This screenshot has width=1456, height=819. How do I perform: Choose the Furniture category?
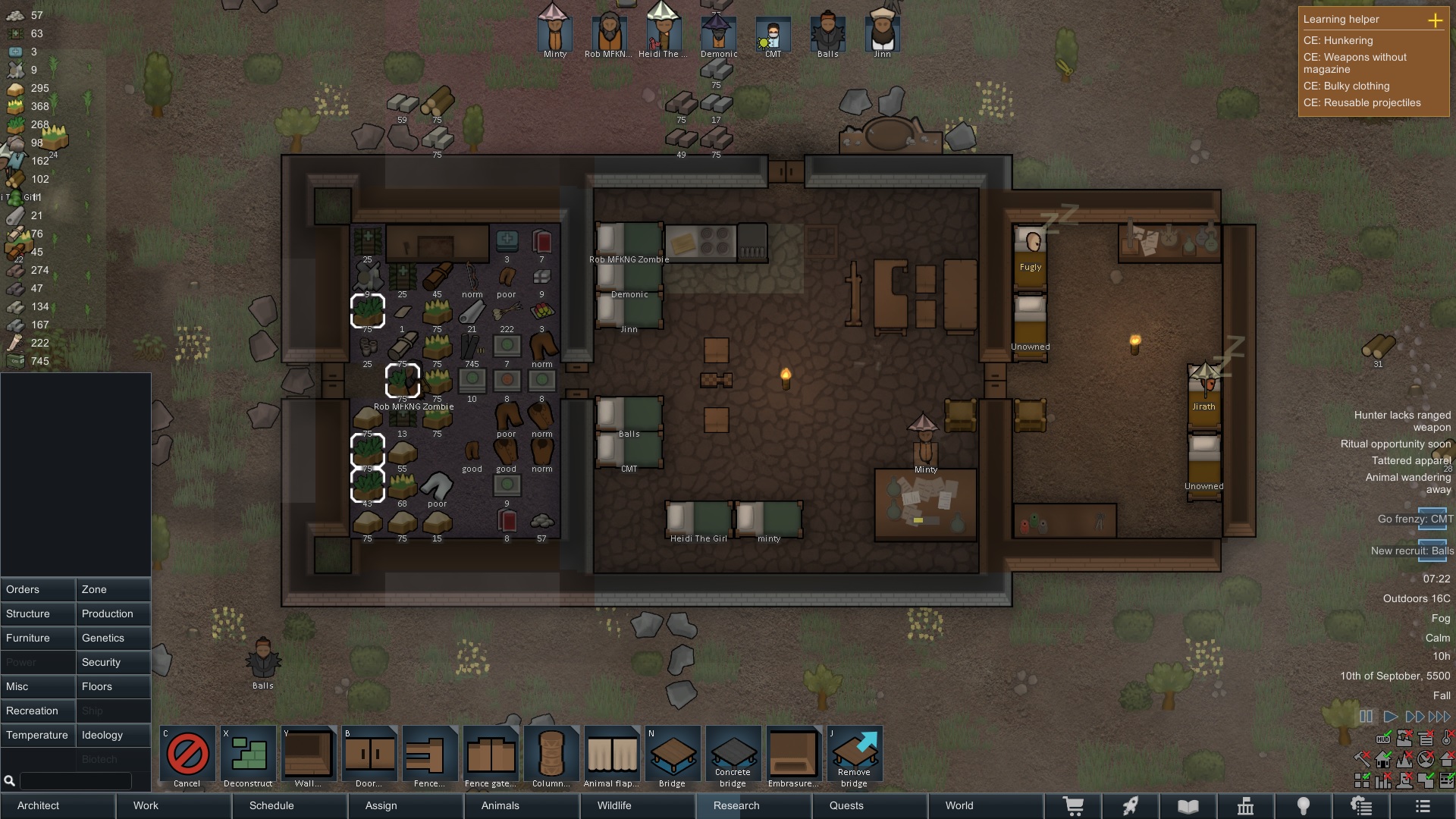coord(38,638)
